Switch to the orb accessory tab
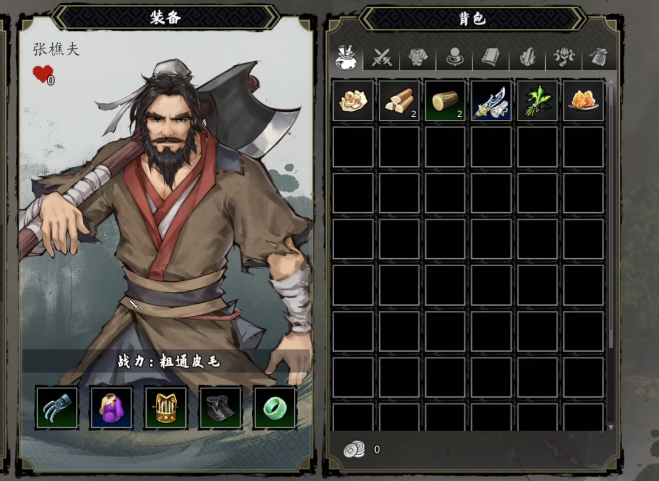Image resolution: width=659 pixels, height=481 pixels. point(454,58)
